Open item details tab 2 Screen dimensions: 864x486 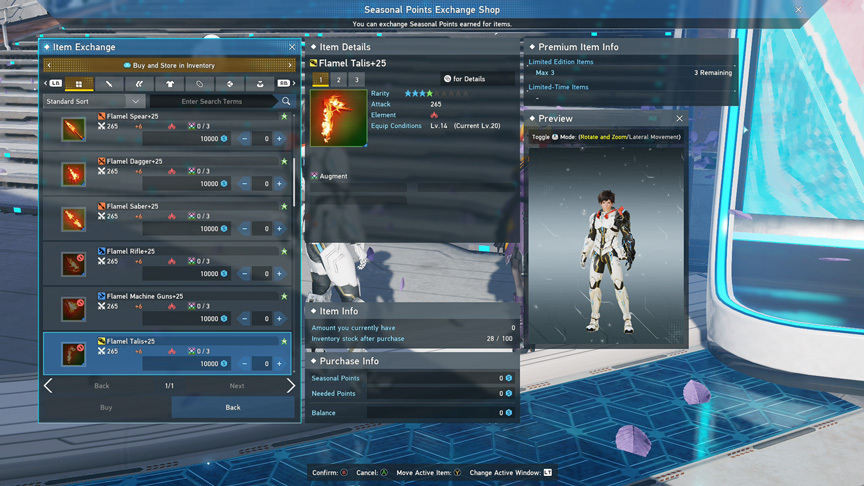pos(338,80)
